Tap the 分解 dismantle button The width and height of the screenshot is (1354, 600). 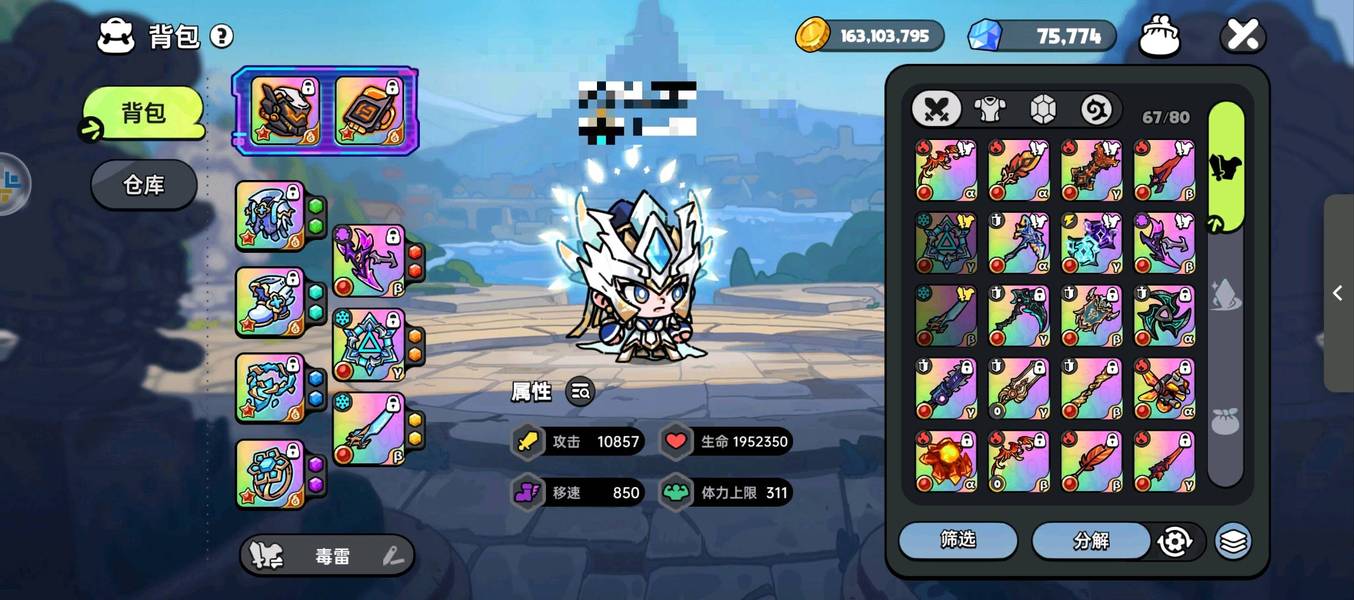1091,541
